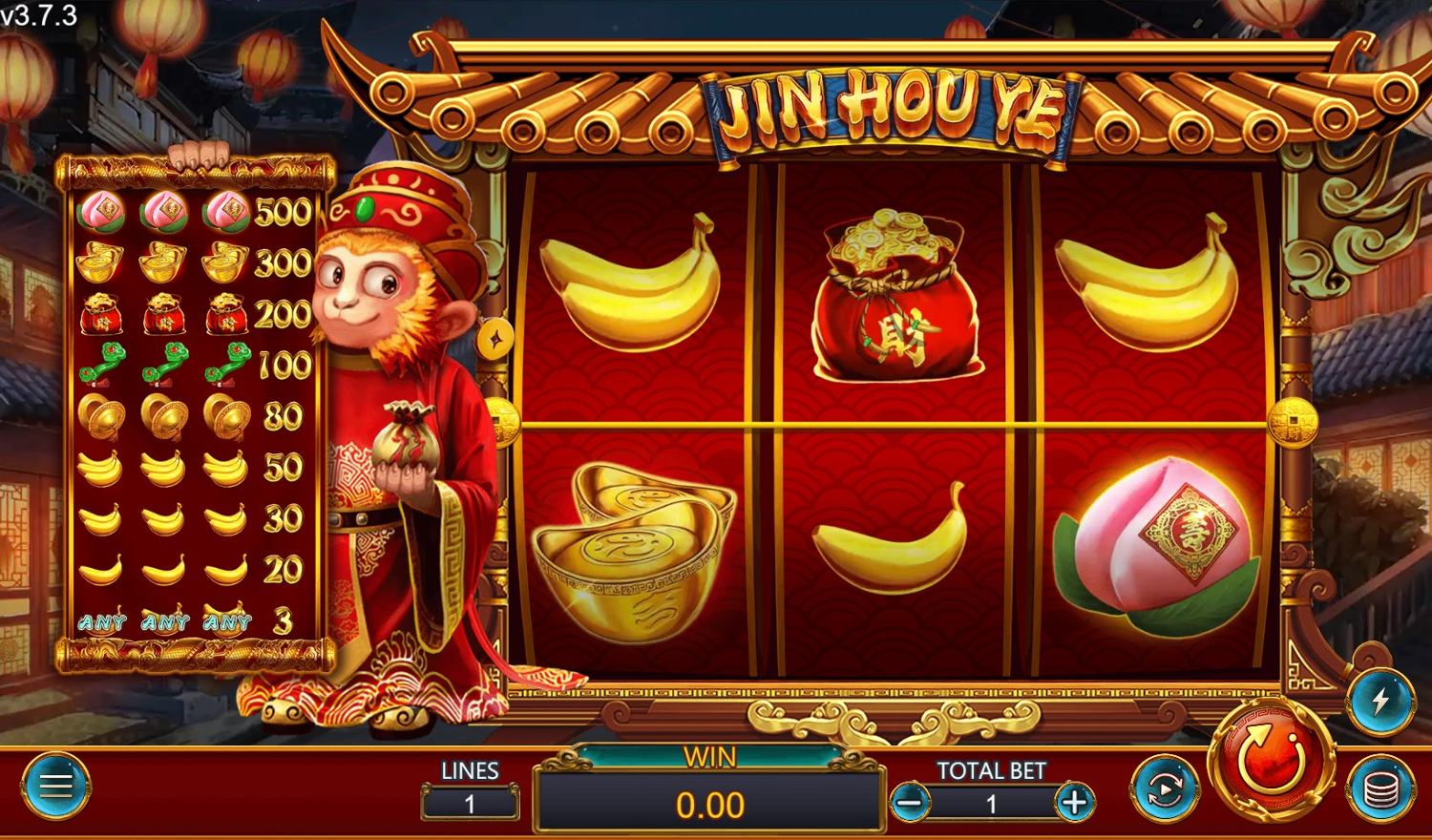Decrease total bet with the minus button
This screenshot has width=1432, height=840.
point(910,803)
